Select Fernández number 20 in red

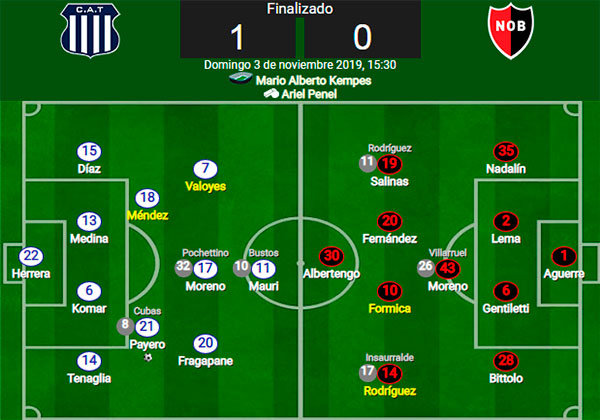[390, 221]
